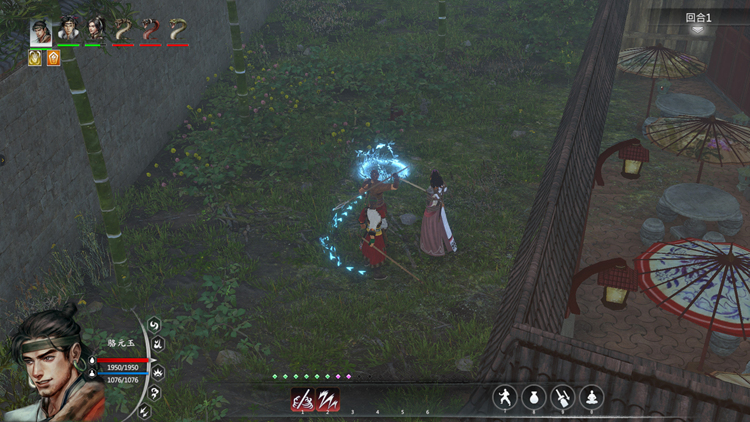Select the headband hero portrait in turn order
Screen dimensions: 750x422
(x=41, y=29)
